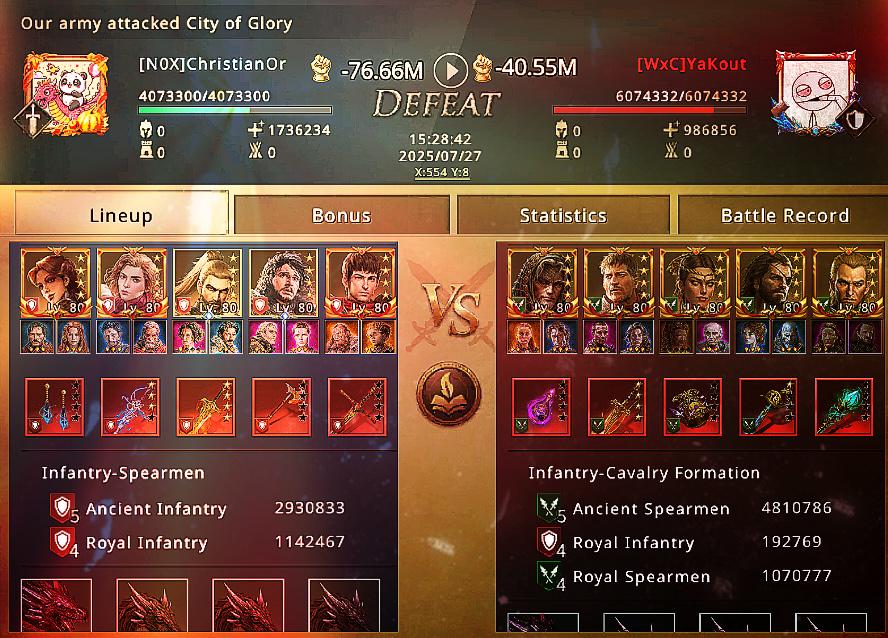View the Battle Record tab

(784, 214)
